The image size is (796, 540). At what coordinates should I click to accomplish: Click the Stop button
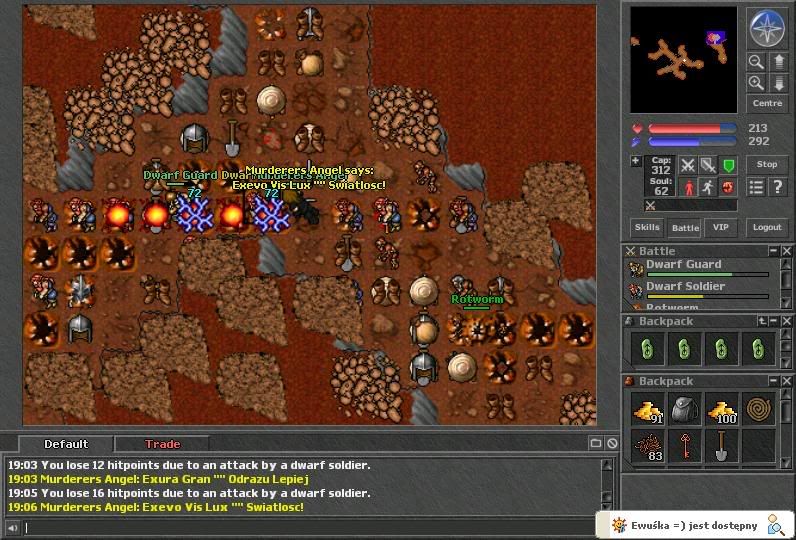(x=767, y=164)
